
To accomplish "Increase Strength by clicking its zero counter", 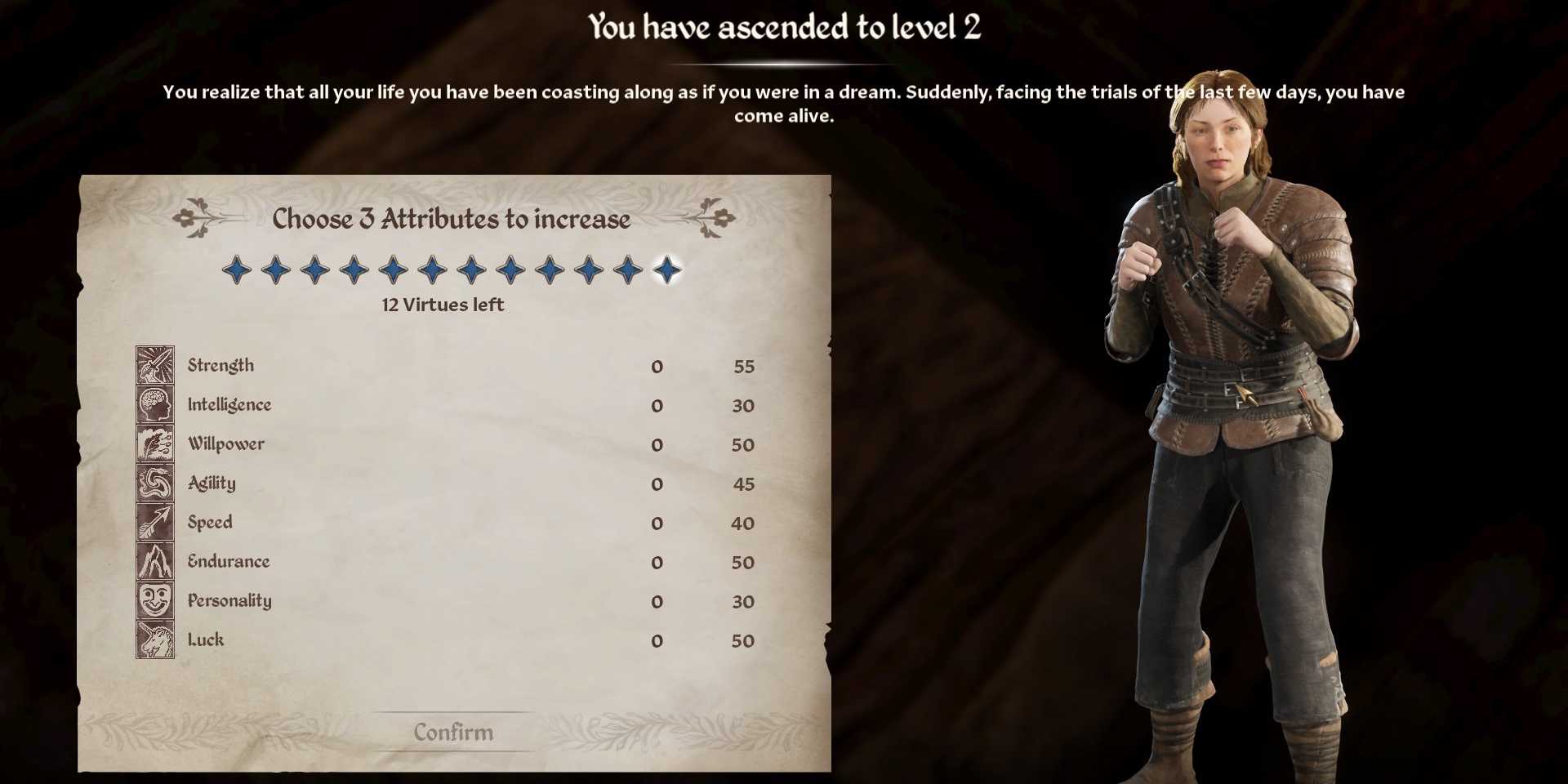I will tap(657, 367).
